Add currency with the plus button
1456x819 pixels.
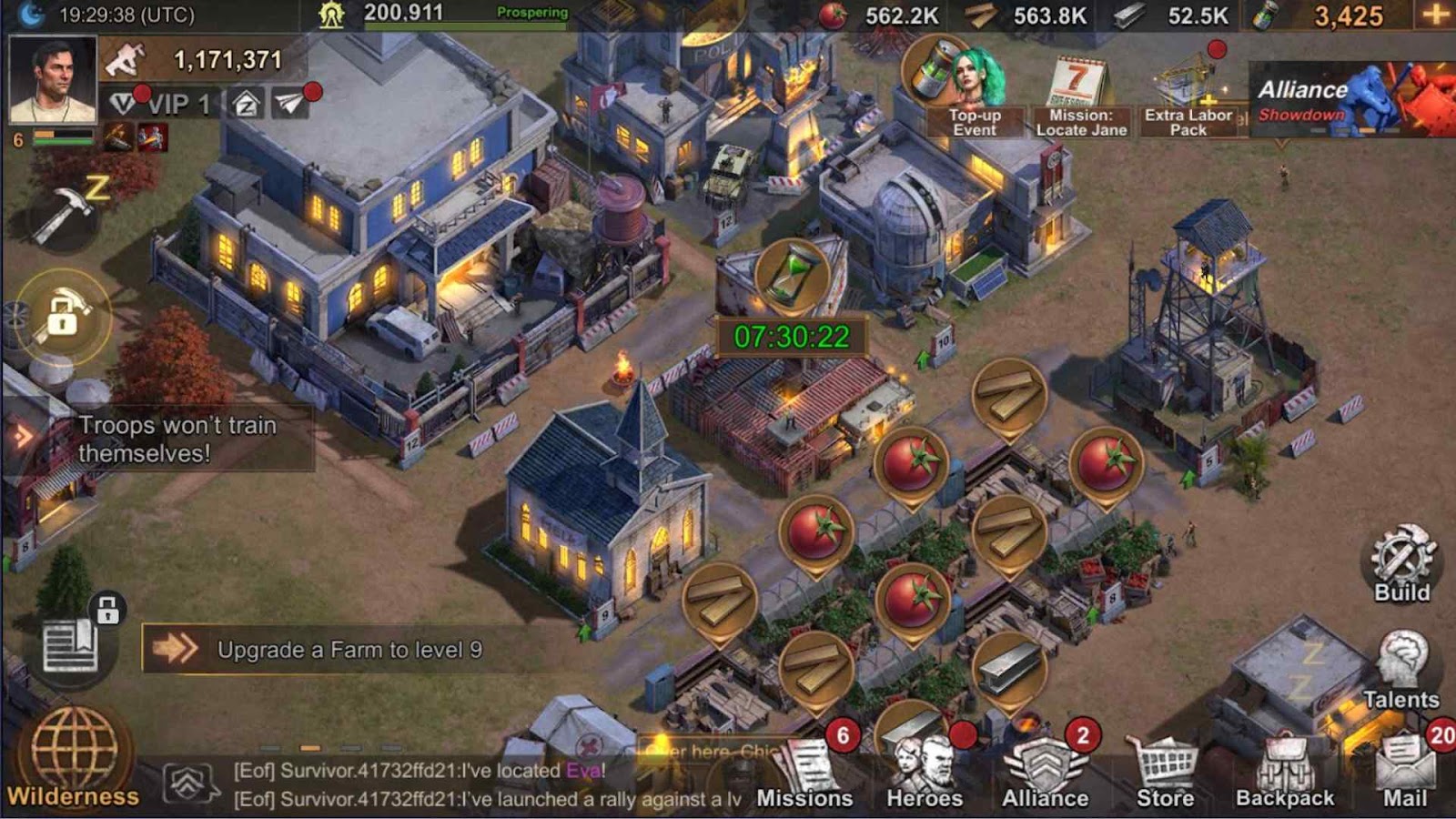coord(1435,15)
